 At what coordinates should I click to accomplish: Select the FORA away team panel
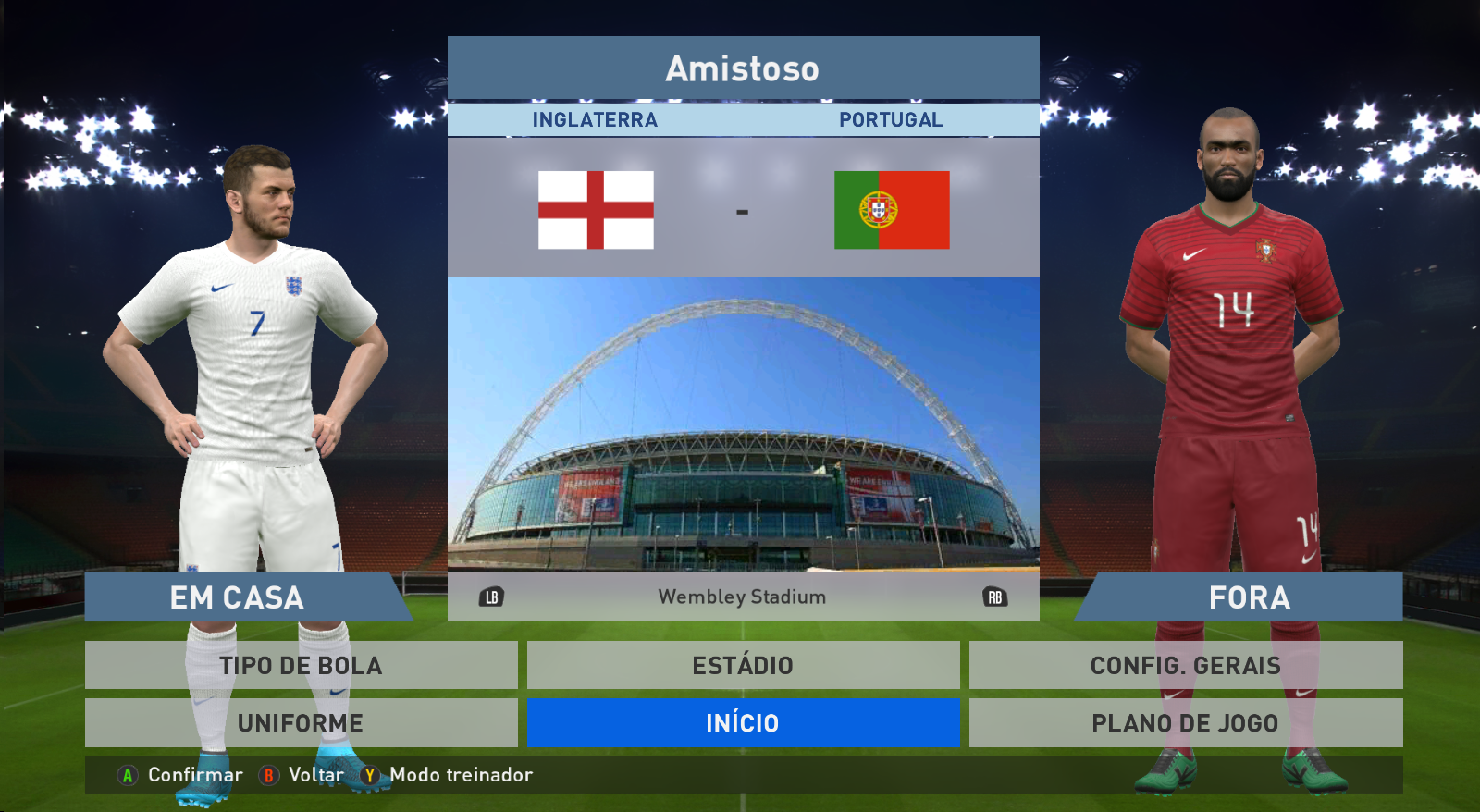click(1248, 597)
